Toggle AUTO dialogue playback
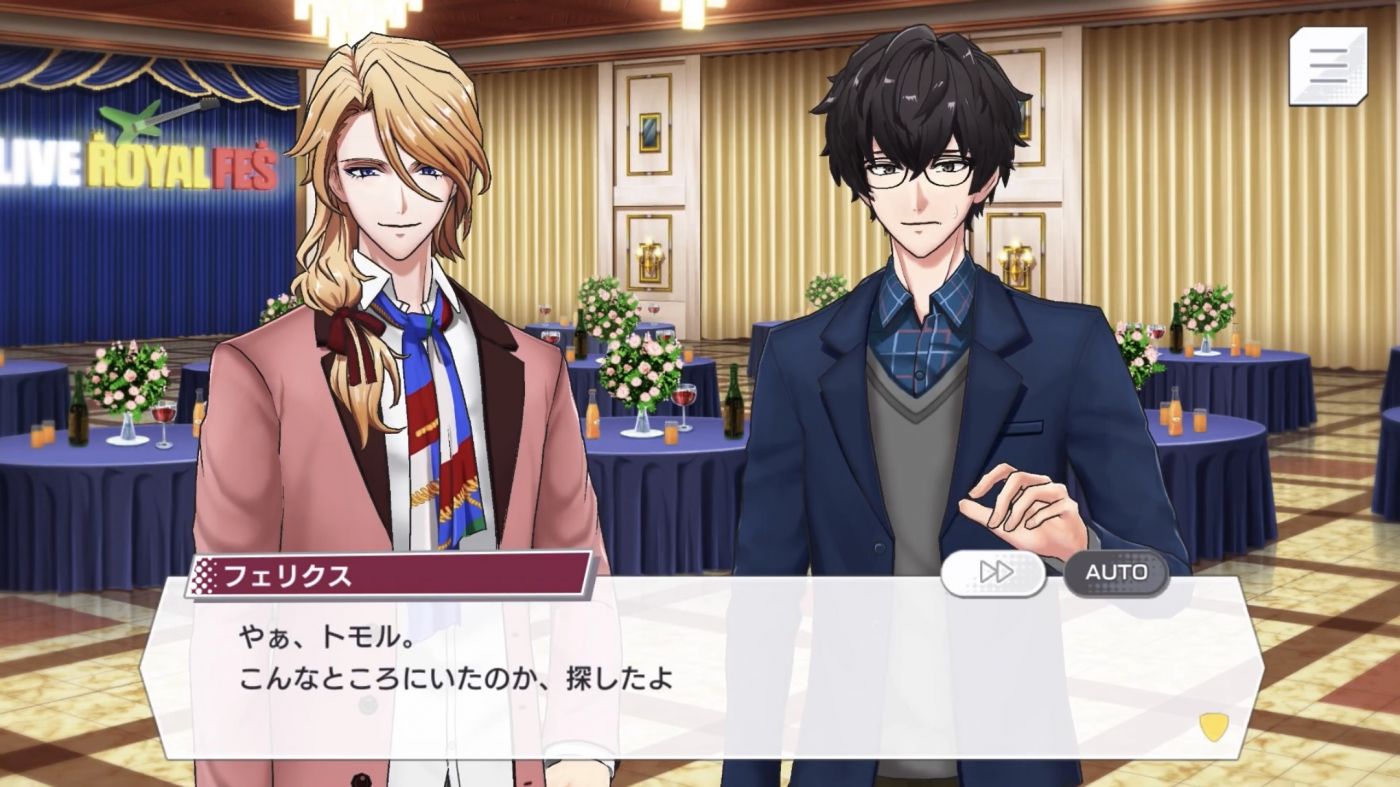Viewport: 1400px width, 787px height. [1116, 572]
